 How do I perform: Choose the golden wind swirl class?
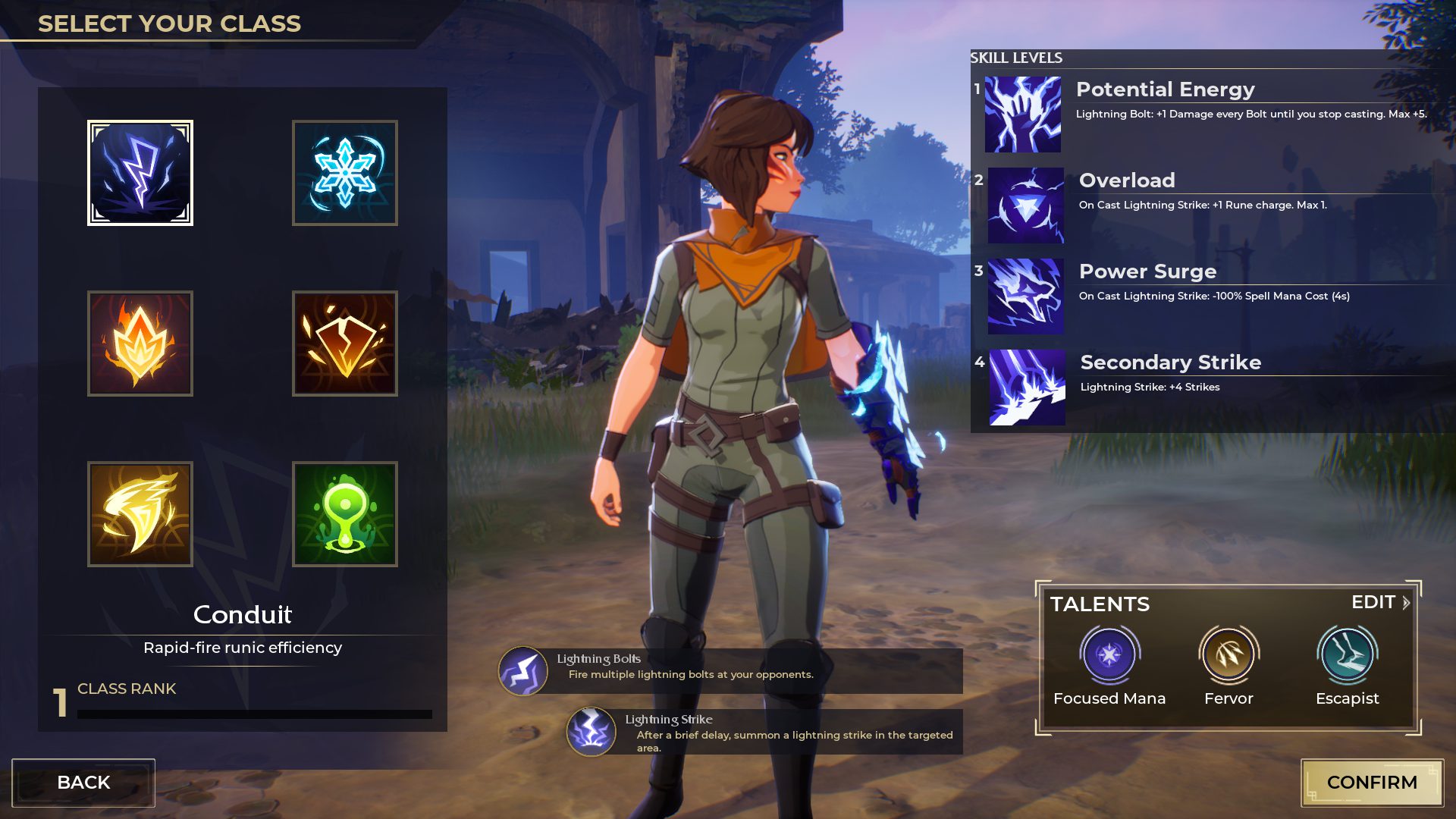tap(140, 514)
